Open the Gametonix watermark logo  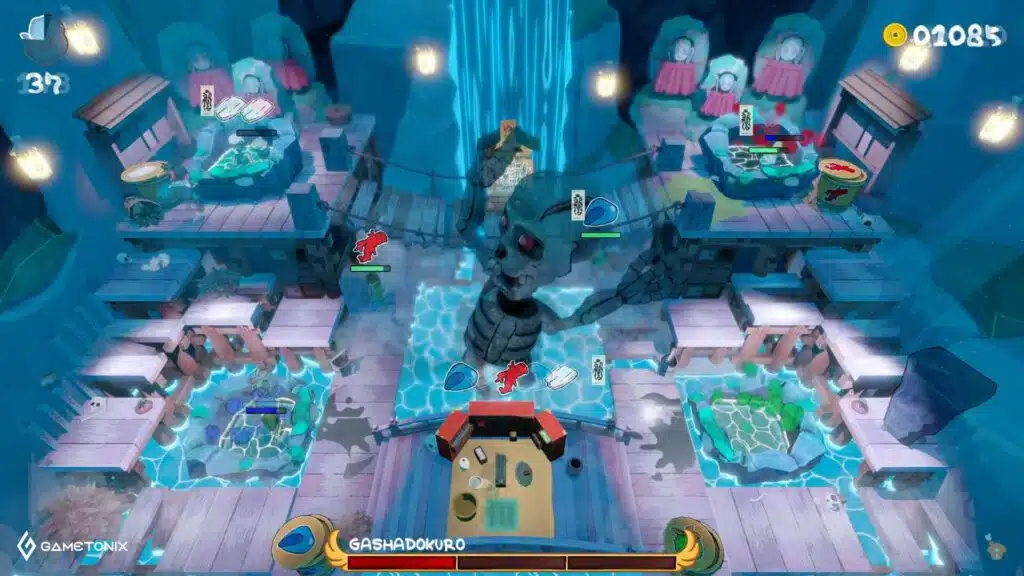72,546
